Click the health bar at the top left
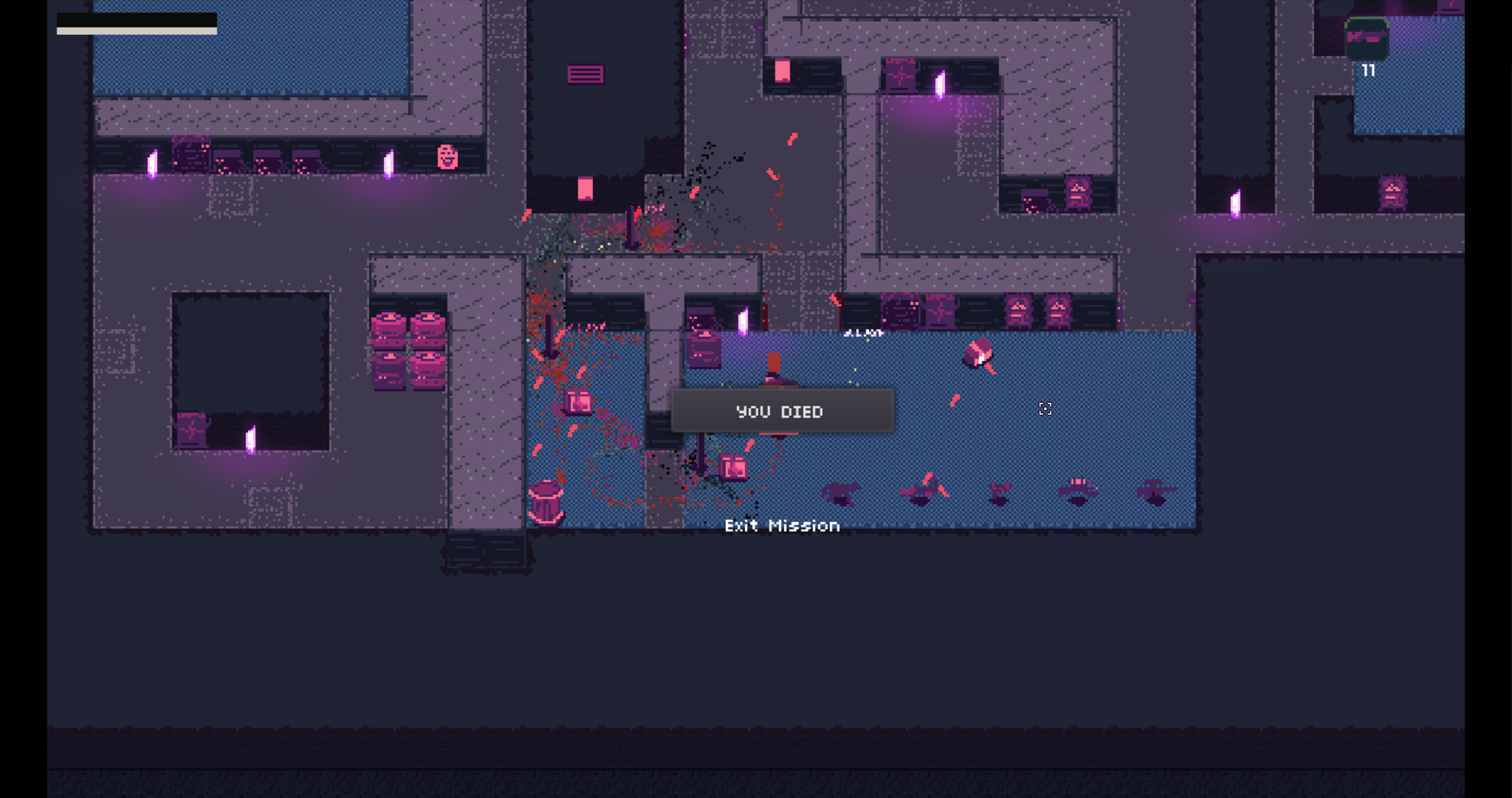The image size is (1512, 798). coord(136,22)
